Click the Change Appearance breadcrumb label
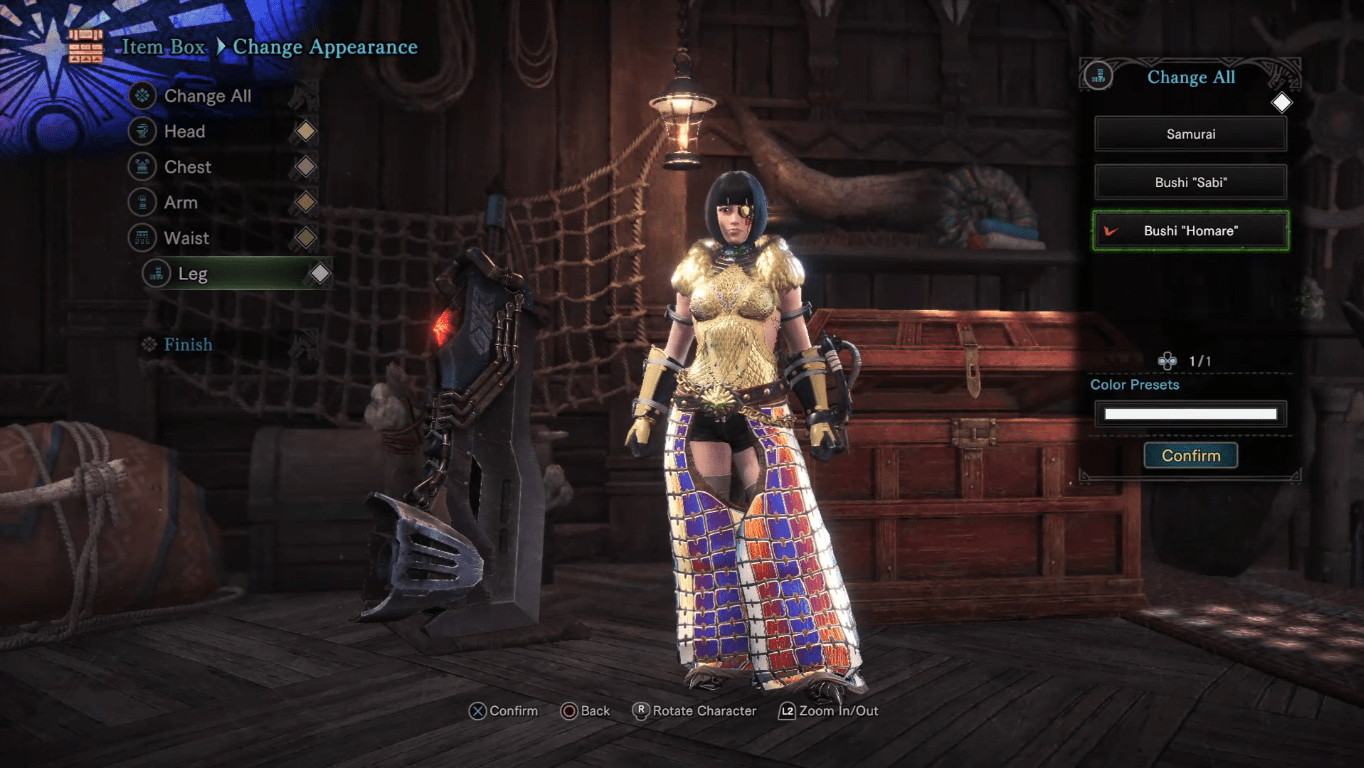The height and width of the screenshot is (768, 1364). tap(324, 47)
